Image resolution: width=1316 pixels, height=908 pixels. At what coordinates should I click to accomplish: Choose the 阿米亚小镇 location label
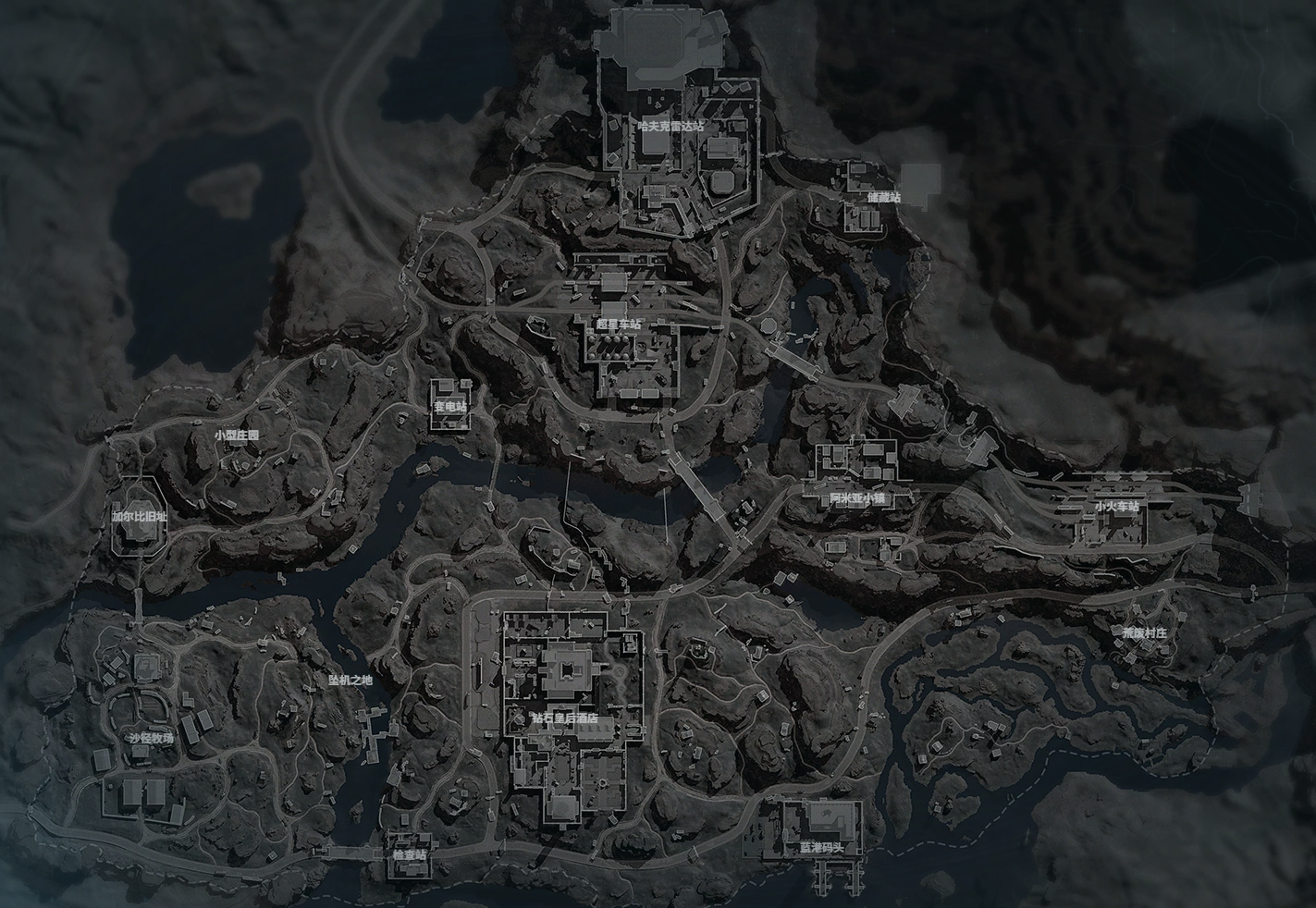857,498
